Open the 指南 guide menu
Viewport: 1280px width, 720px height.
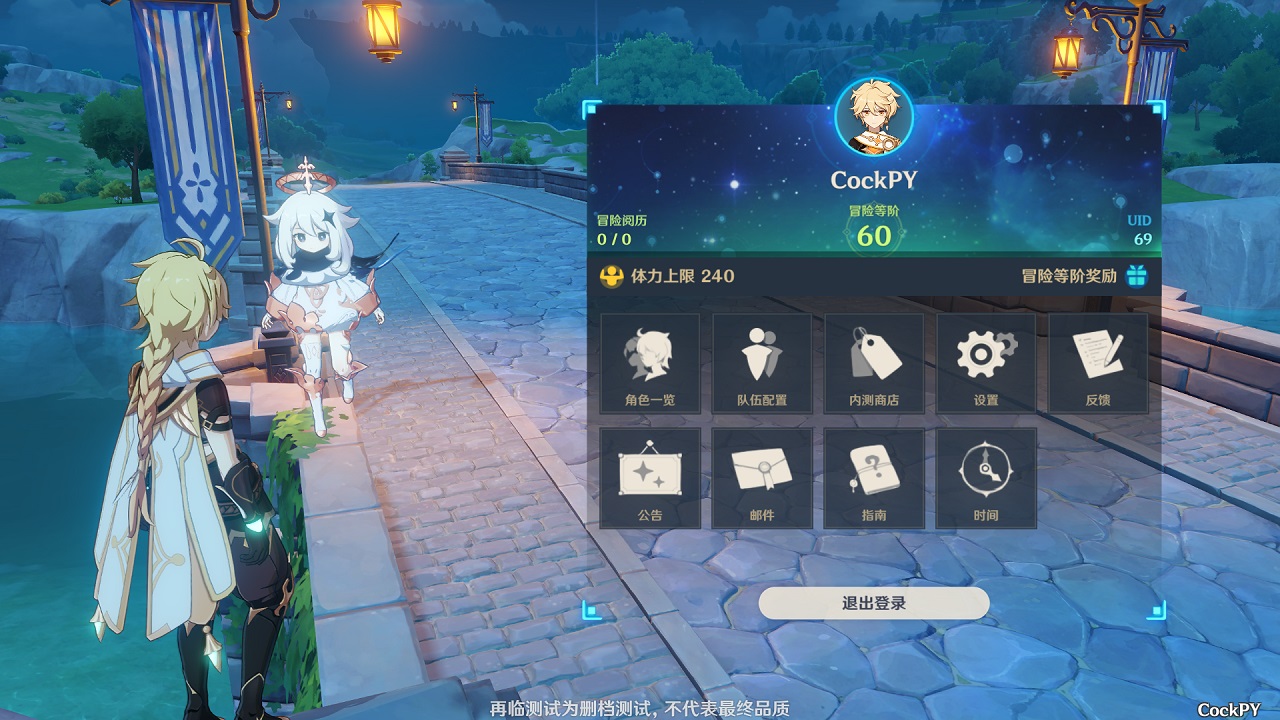coord(874,478)
